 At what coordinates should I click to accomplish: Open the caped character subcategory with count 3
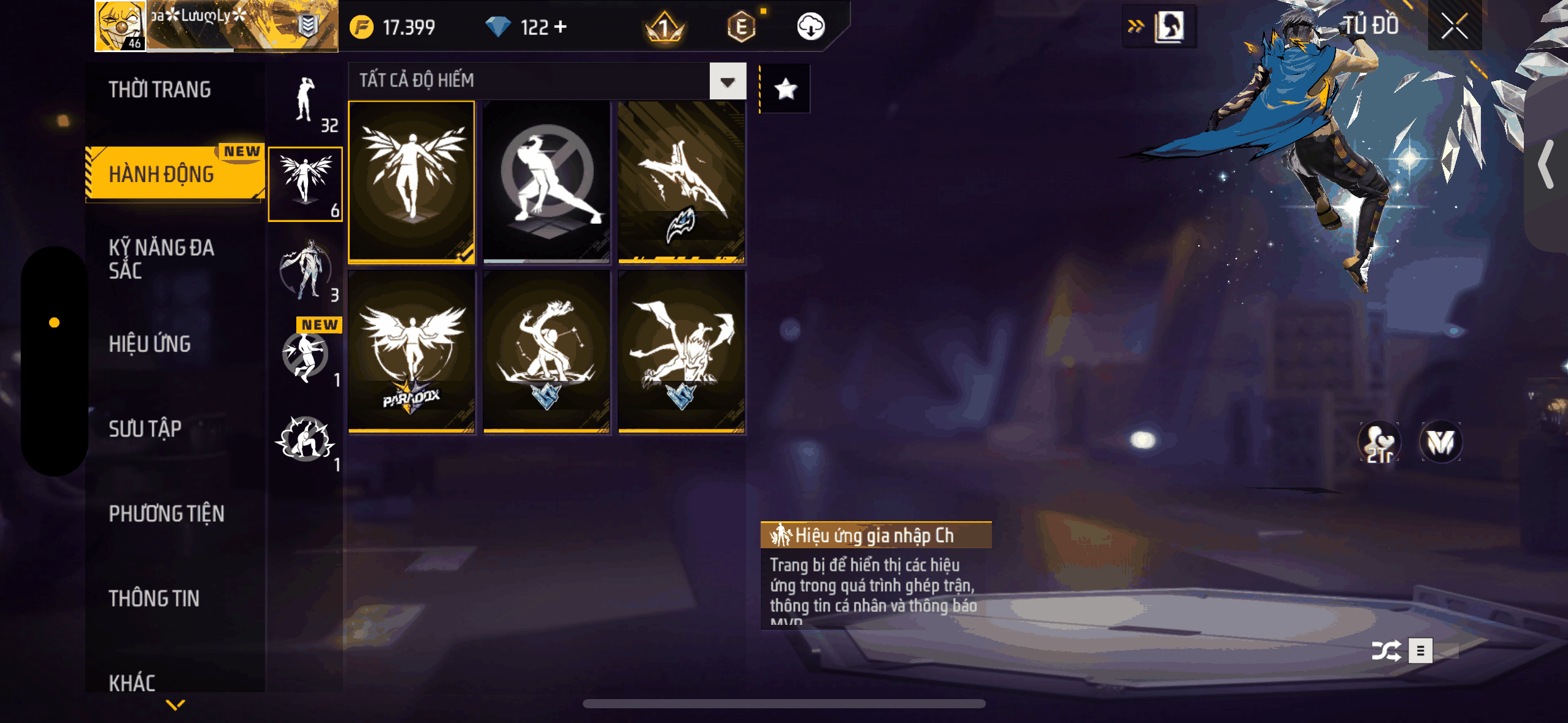point(306,270)
